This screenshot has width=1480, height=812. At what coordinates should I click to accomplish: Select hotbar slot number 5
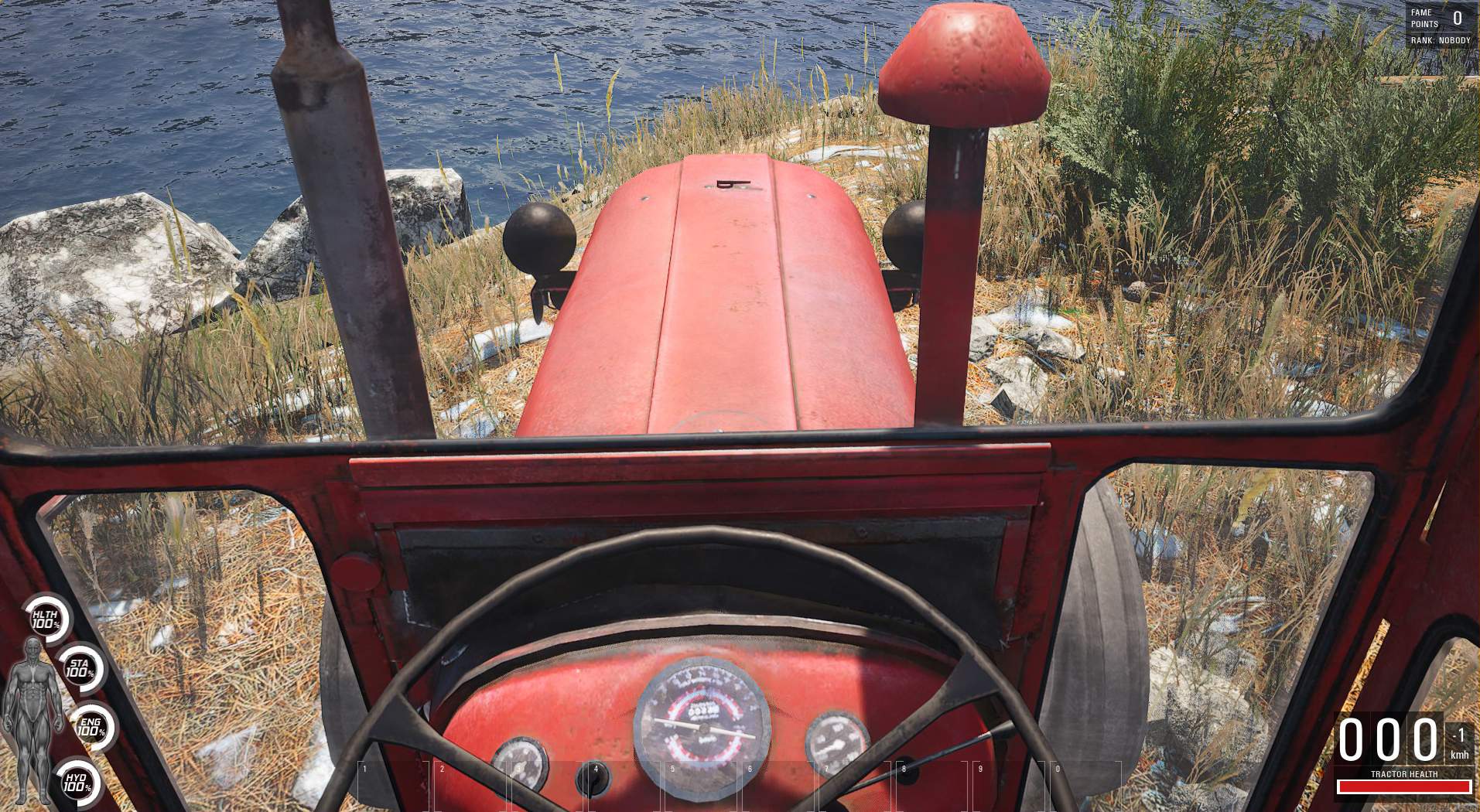pyautogui.click(x=701, y=786)
